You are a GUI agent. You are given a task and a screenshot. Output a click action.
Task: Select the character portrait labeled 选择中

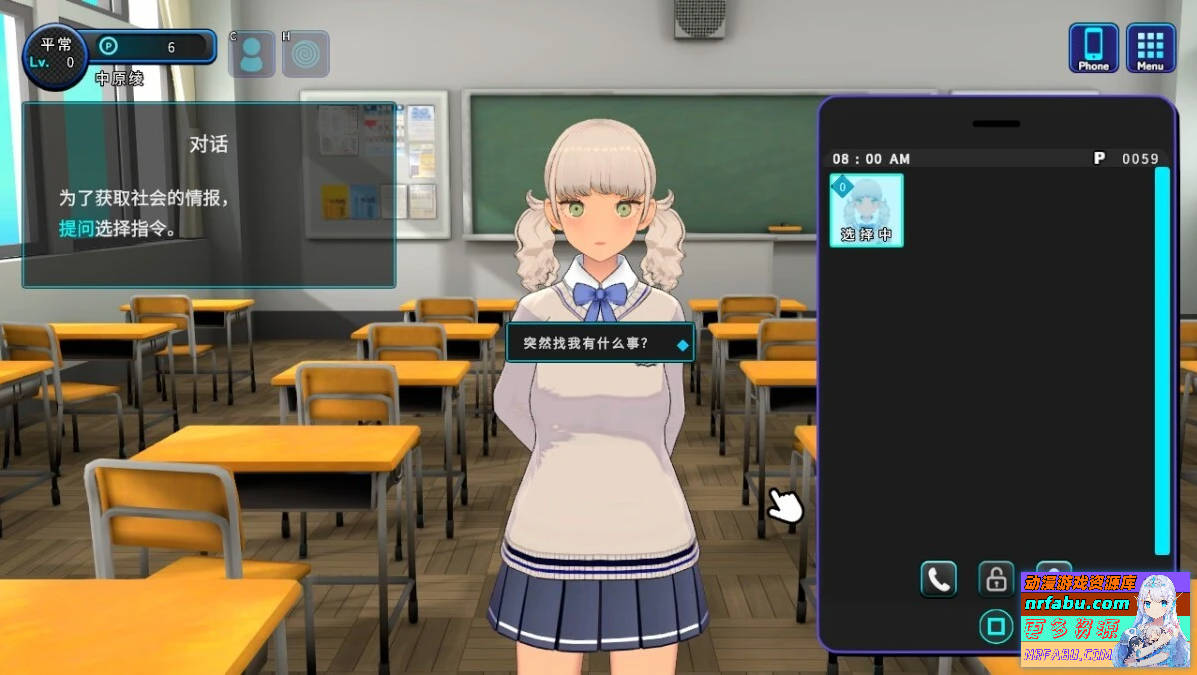coord(866,210)
